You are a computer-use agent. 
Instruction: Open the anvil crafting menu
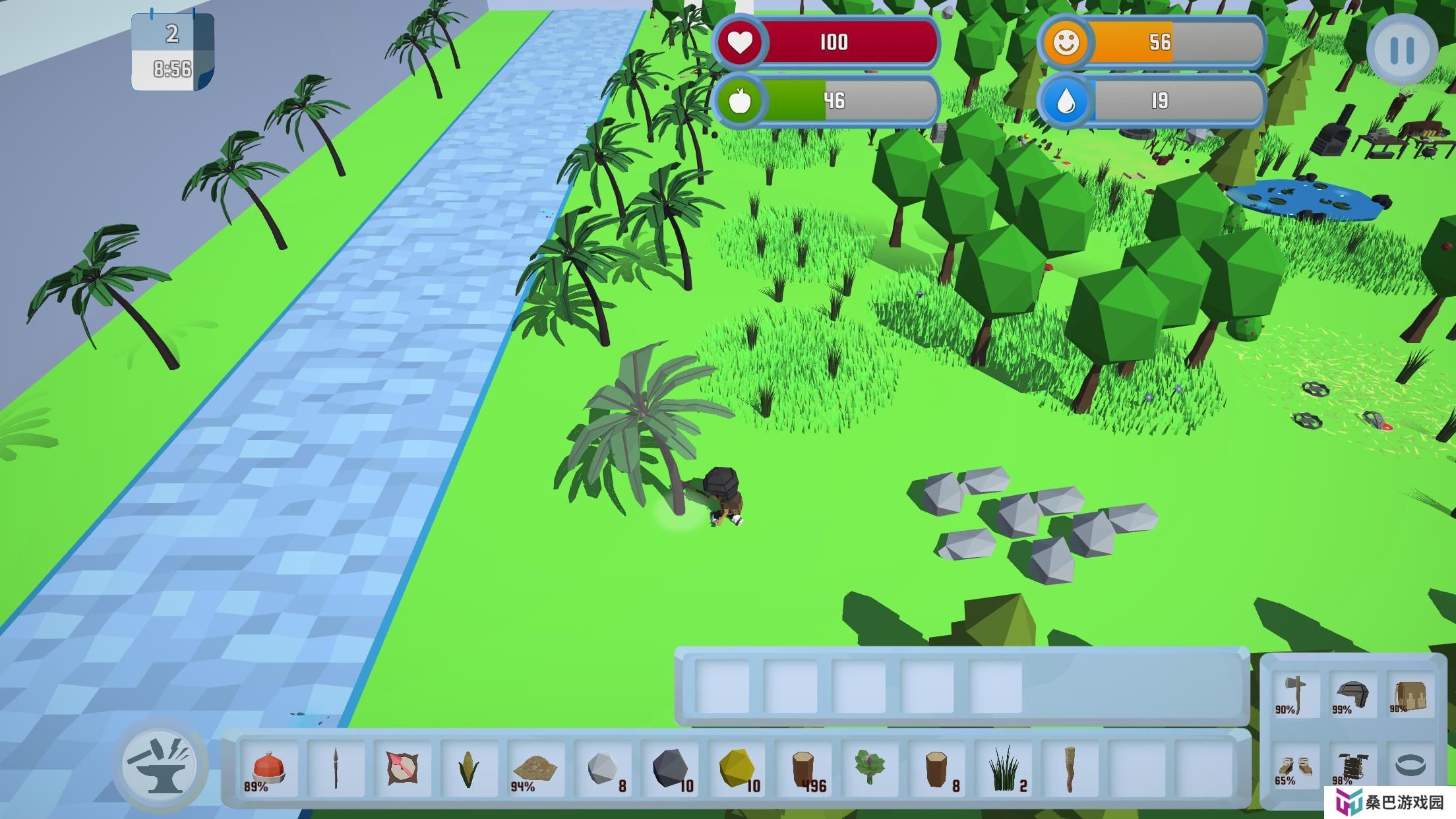tap(160, 765)
